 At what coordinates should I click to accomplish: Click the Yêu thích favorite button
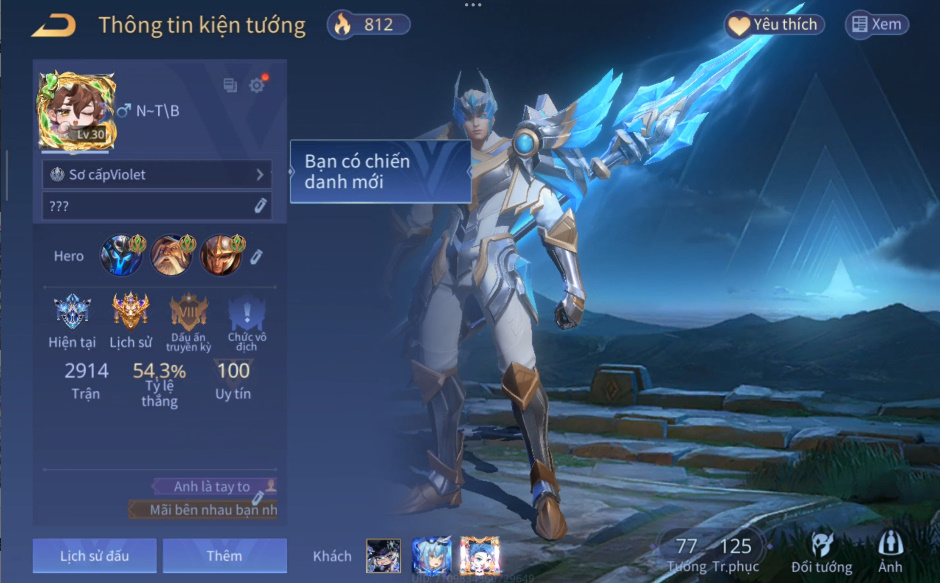pos(775,25)
